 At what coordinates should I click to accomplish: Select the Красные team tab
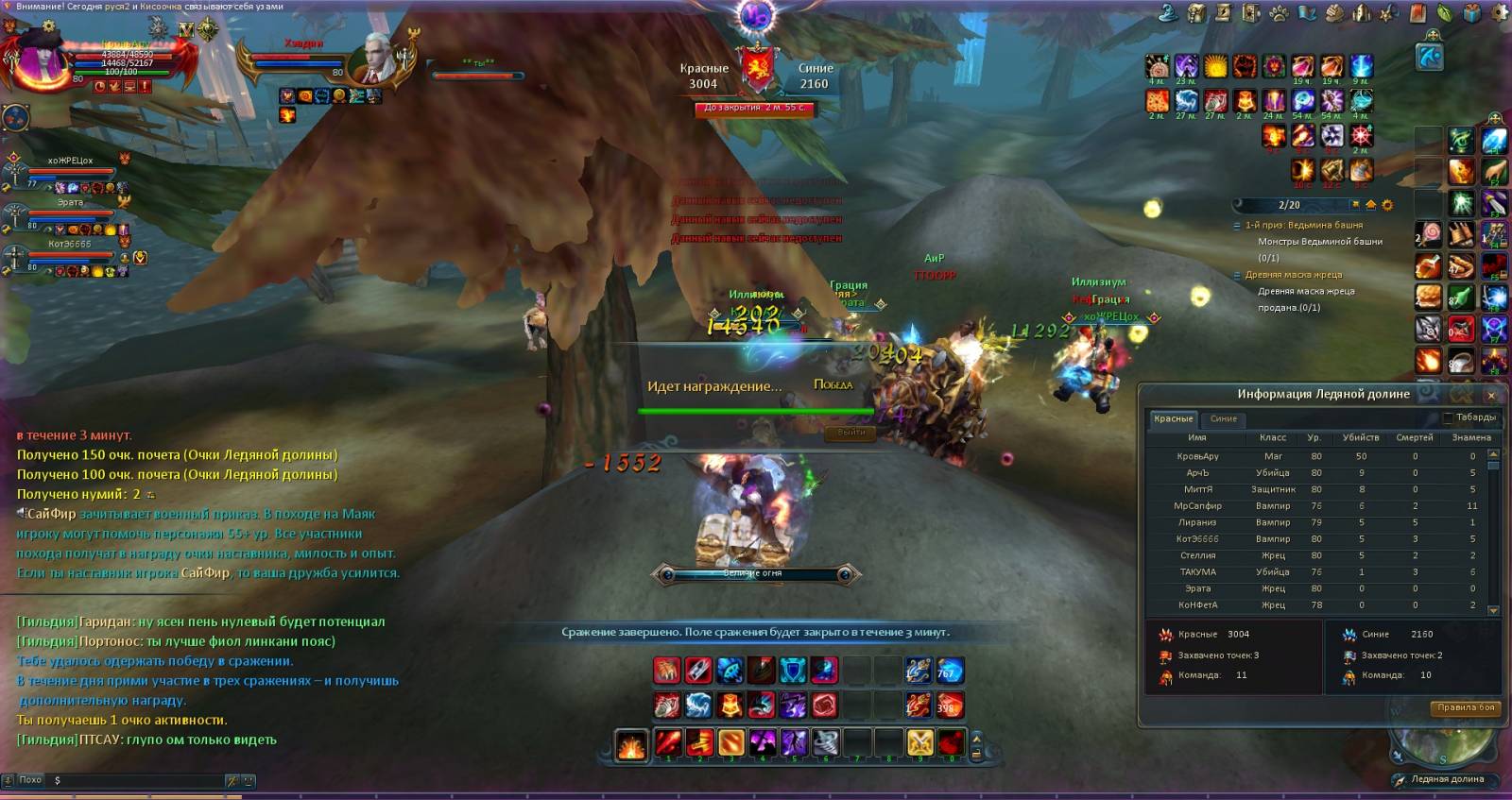click(1173, 418)
